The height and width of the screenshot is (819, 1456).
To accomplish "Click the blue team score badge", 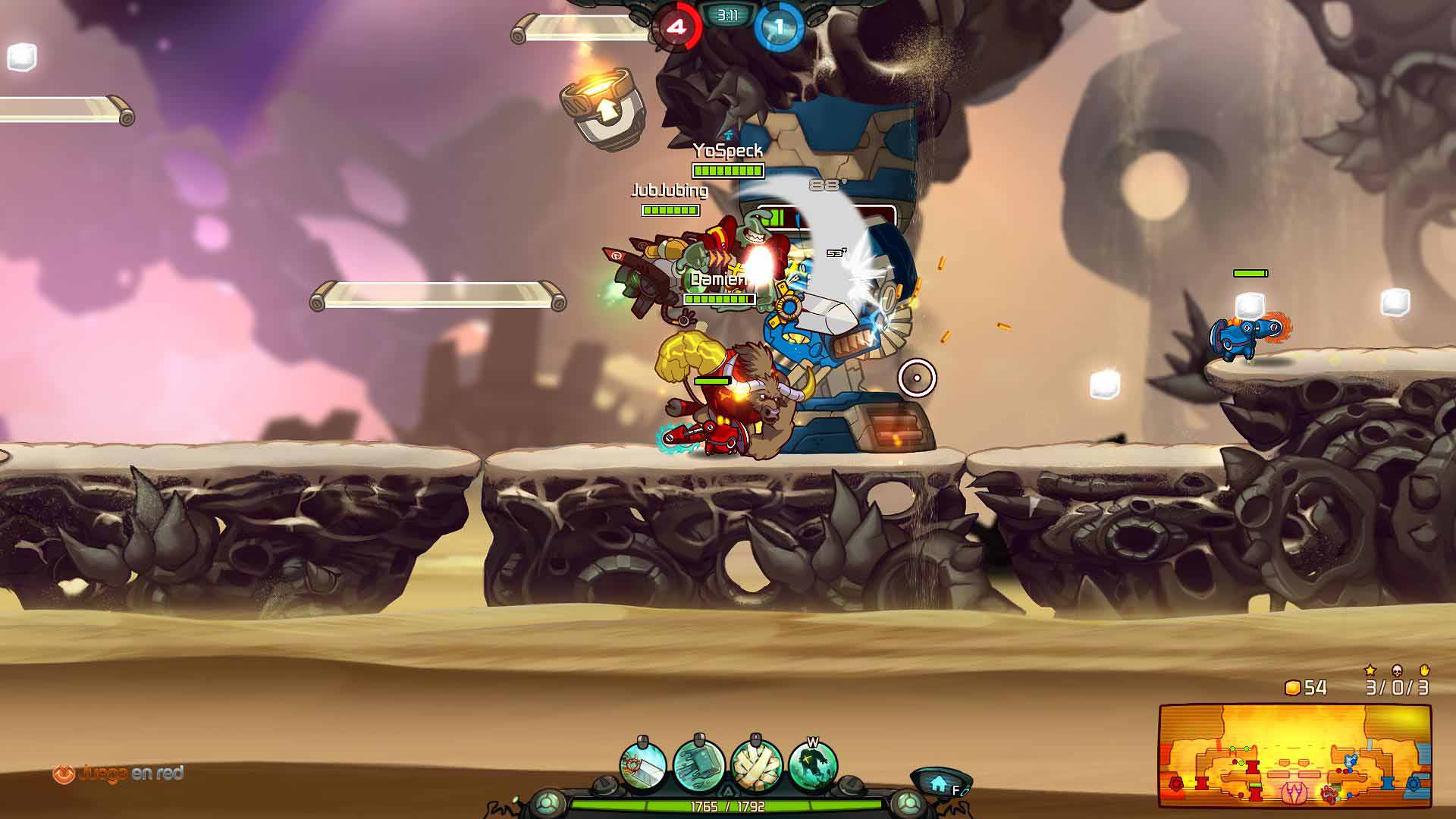I will coord(778,27).
